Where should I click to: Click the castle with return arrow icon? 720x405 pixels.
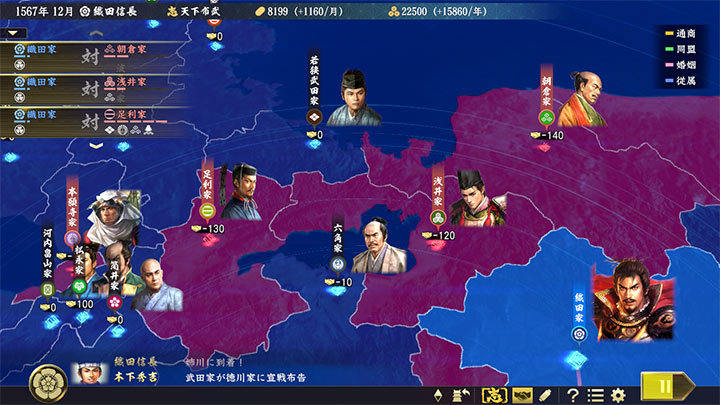pyautogui.click(x=462, y=395)
